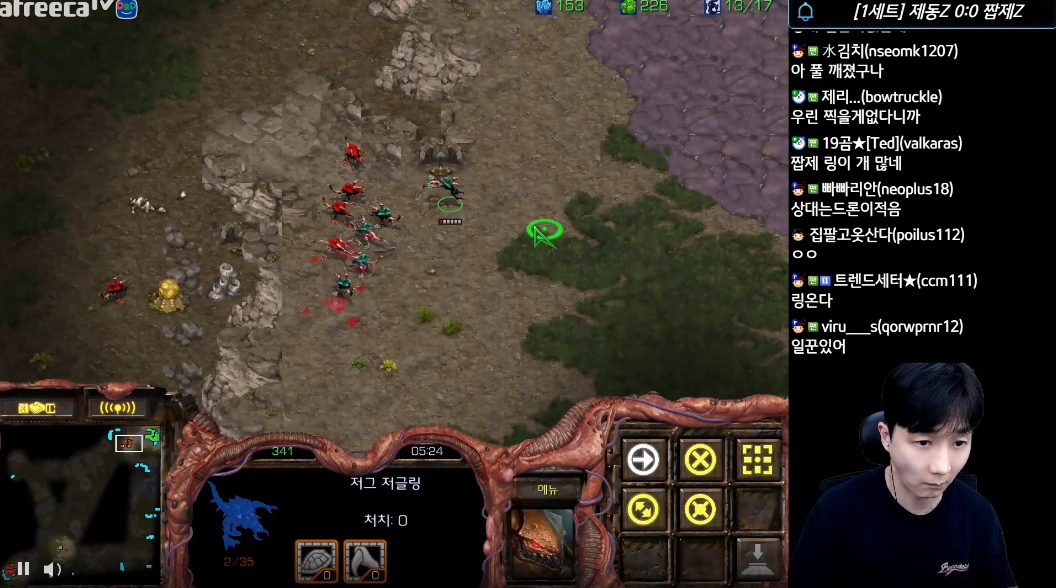The height and width of the screenshot is (588, 1056).
Task: Pause the stream video
Action: coord(22,569)
